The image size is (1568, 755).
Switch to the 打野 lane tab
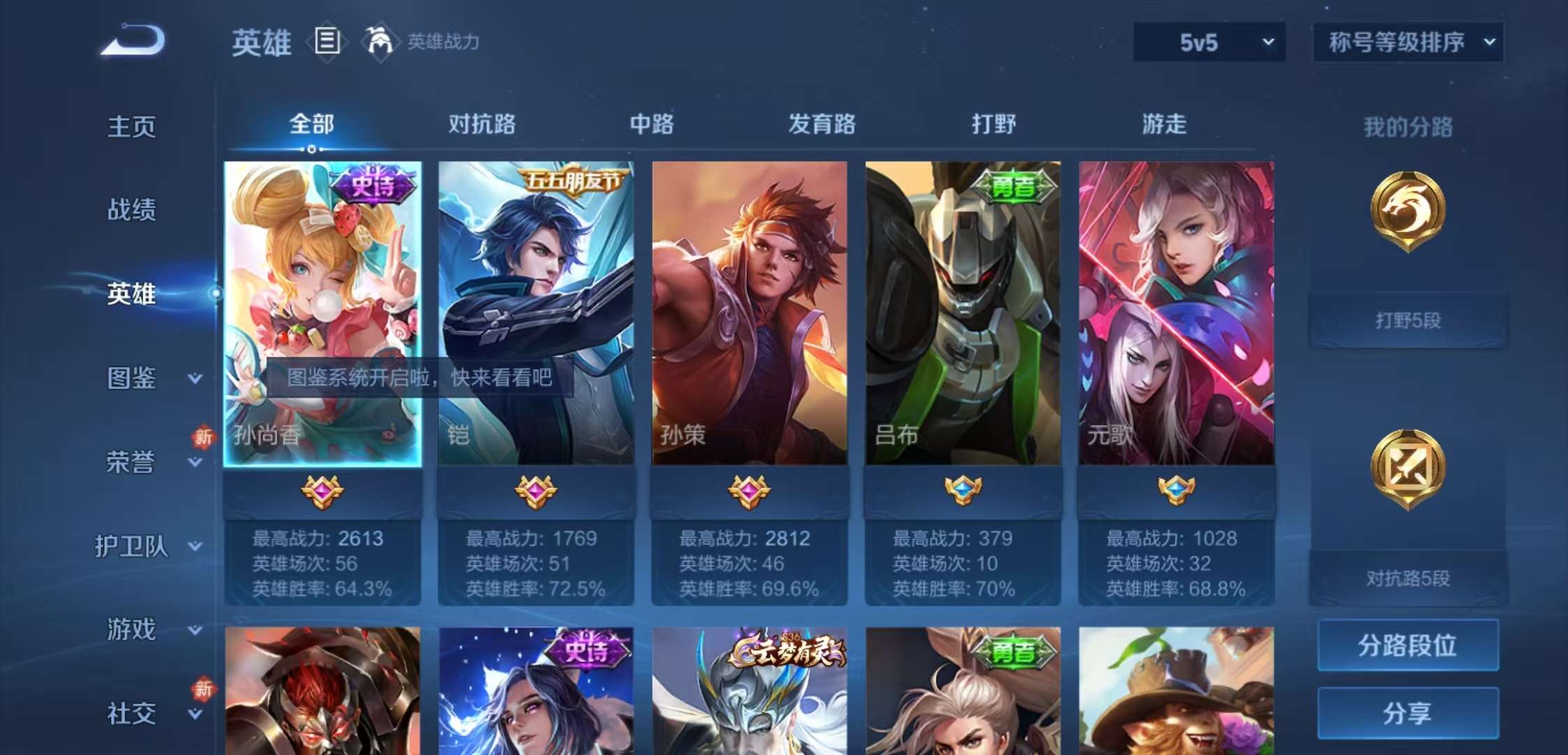[994, 124]
